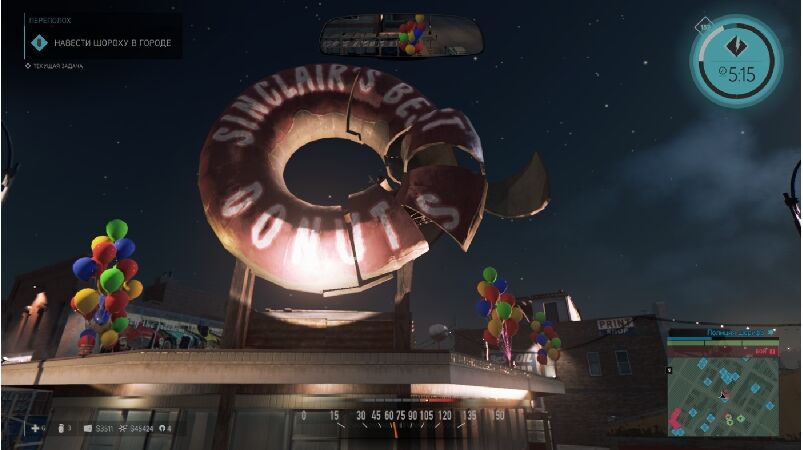
Task: Open the "Навести шороху в городе" objective tracker
Action: pyautogui.click(x=101, y=42)
